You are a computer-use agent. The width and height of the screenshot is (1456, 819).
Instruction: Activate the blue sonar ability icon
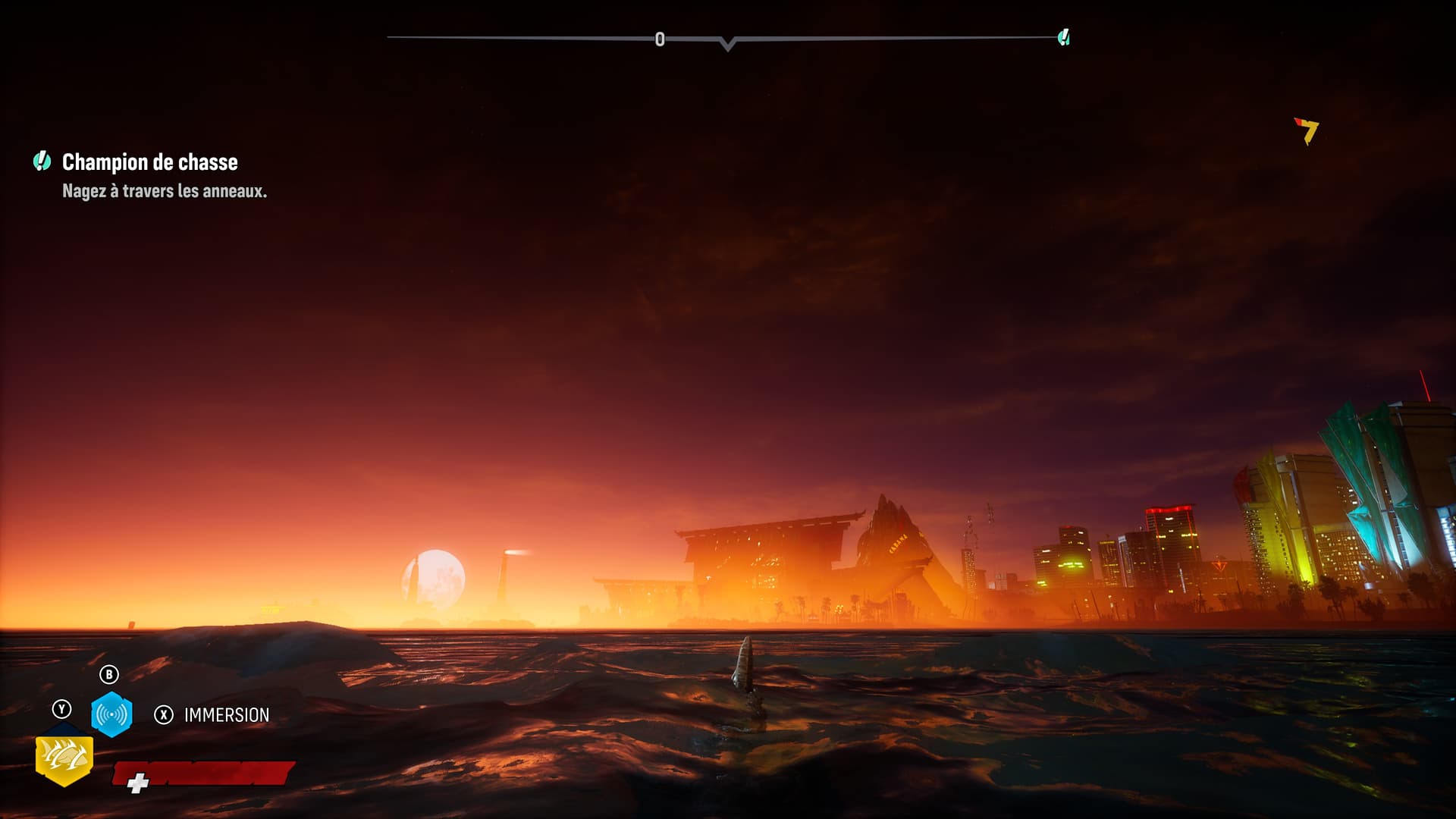pyautogui.click(x=111, y=714)
